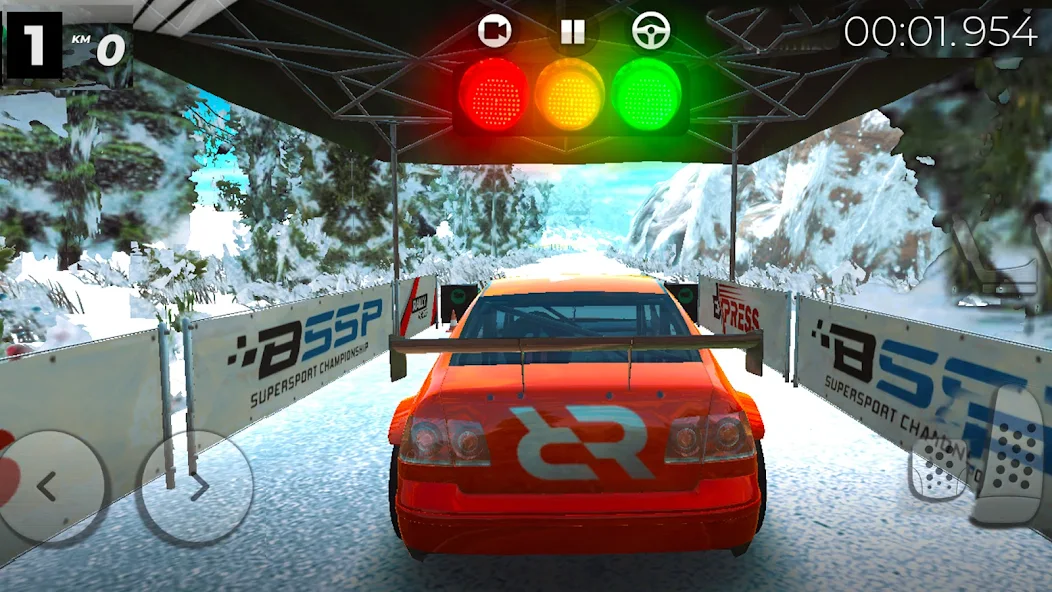Tap the brake pedal
Image resolution: width=1052 pixels, height=592 pixels.
pos(936,468)
